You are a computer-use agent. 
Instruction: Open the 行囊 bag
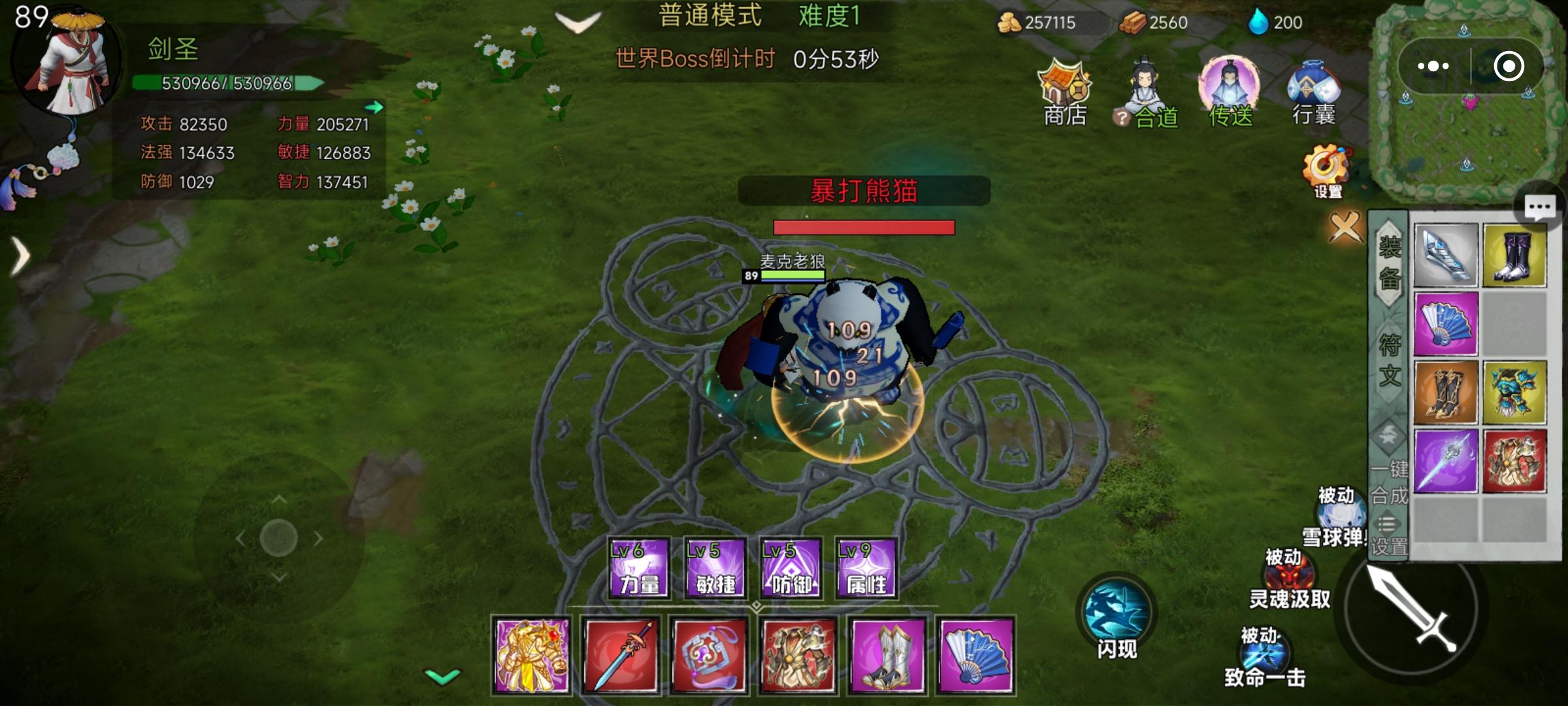coord(1313,92)
